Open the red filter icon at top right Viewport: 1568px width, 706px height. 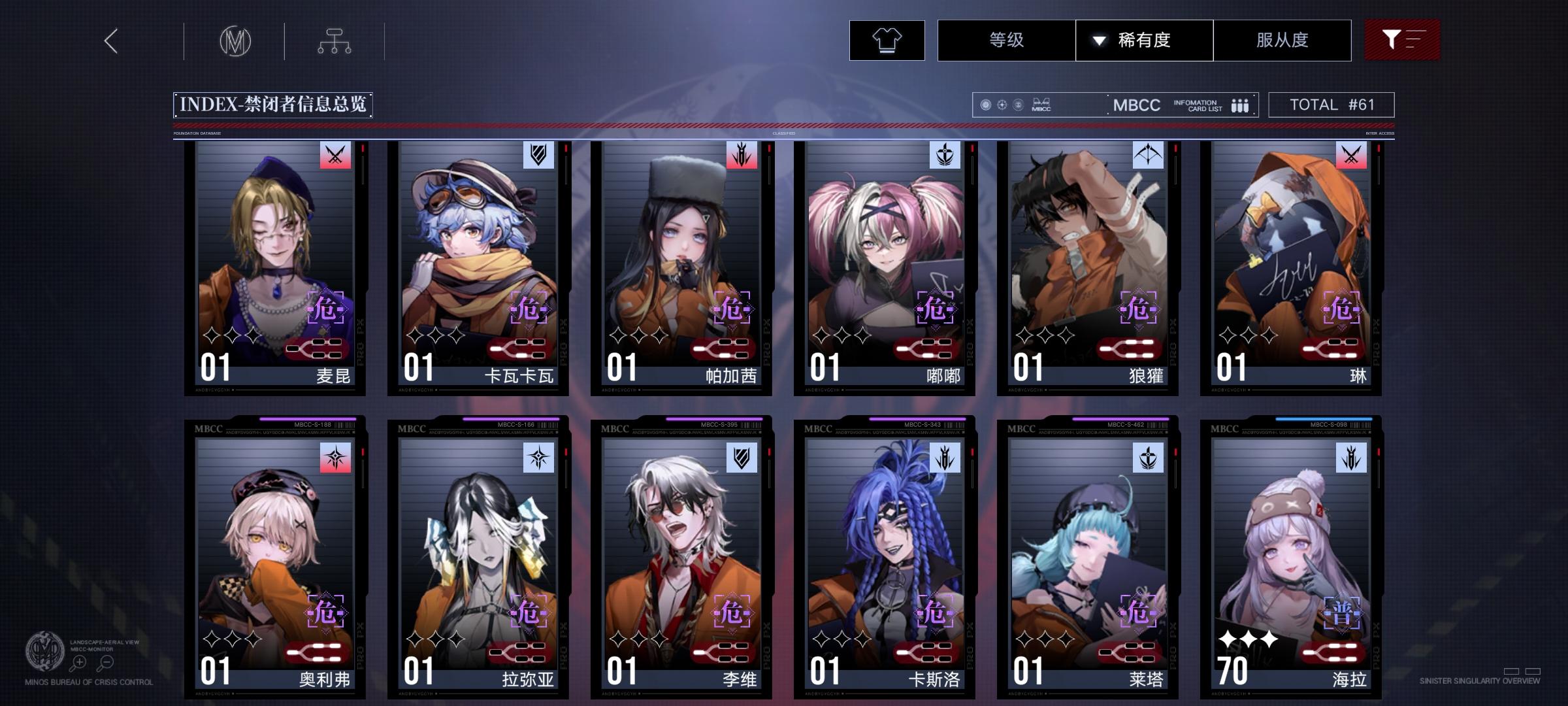[1402, 39]
